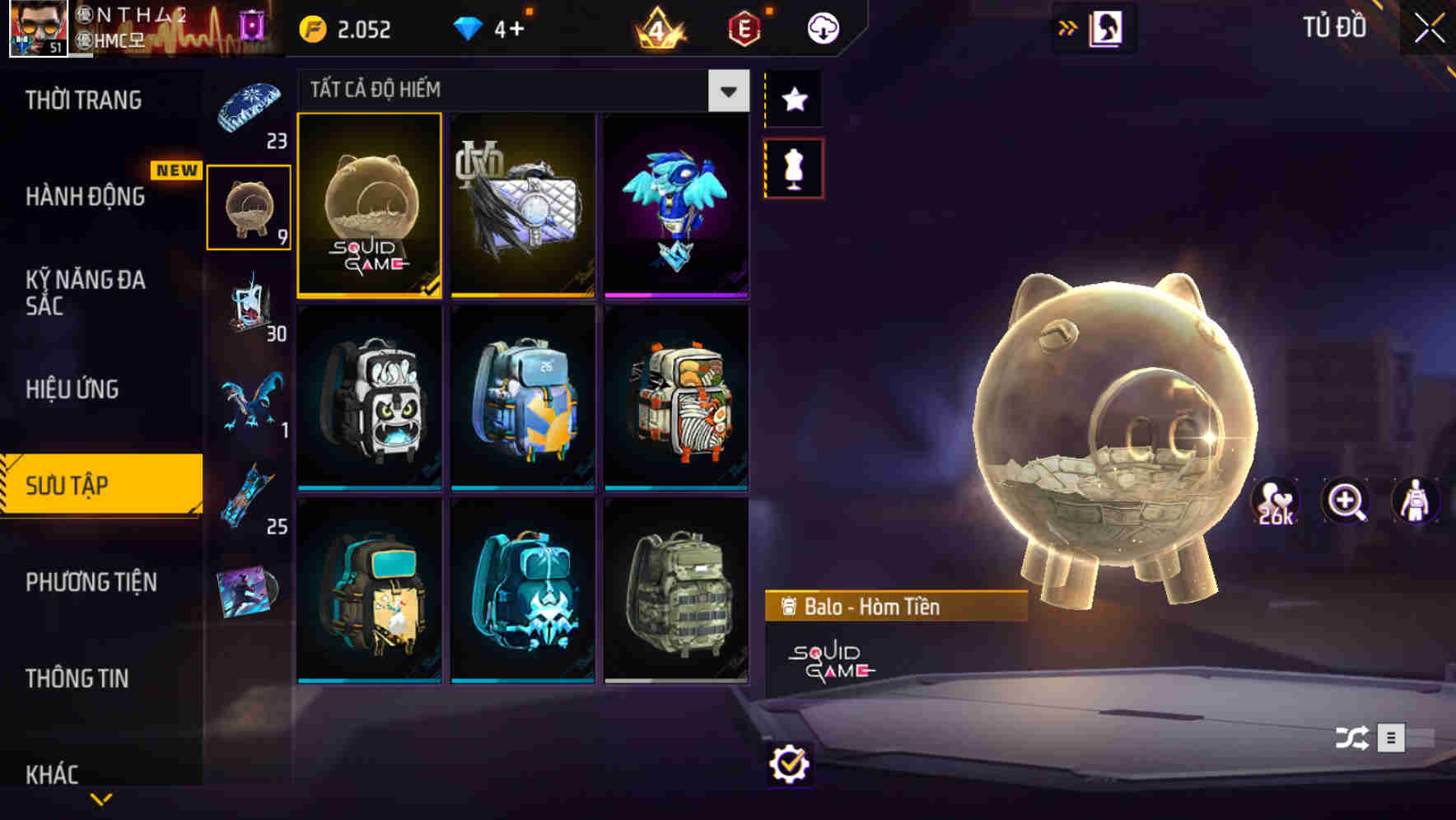This screenshot has height=820, width=1456.
Task: Expand more sidebar categories via bottom chevron
Action: coord(101,797)
